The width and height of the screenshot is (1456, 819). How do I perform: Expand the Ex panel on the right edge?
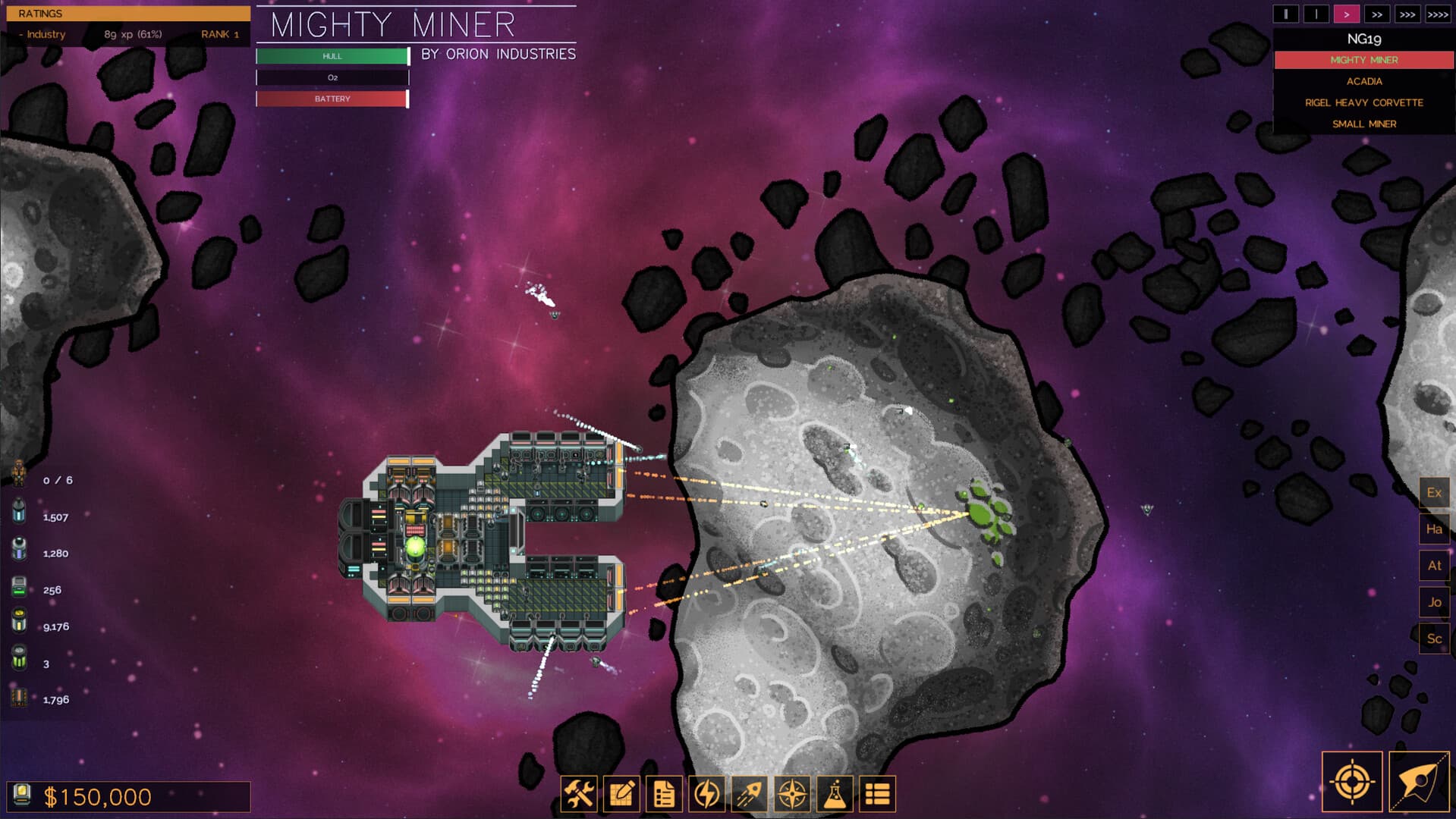tap(1434, 492)
